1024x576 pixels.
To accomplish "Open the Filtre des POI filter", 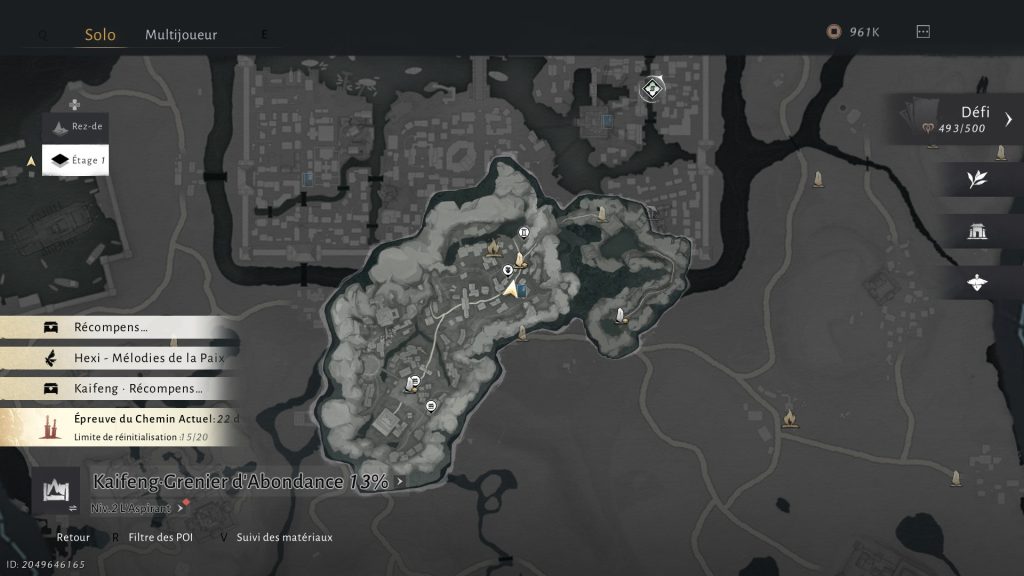I will tap(160, 538).
